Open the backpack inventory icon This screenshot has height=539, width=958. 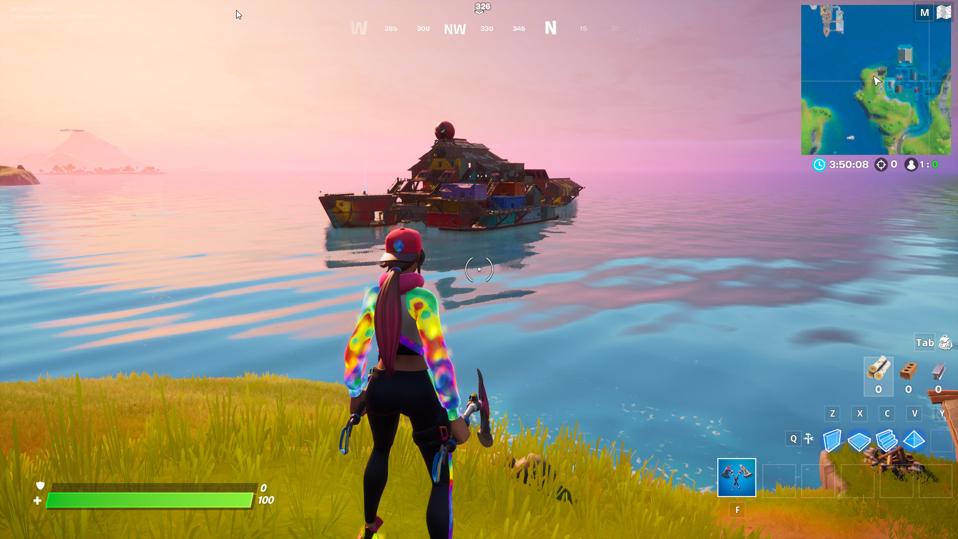click(945, 343)
